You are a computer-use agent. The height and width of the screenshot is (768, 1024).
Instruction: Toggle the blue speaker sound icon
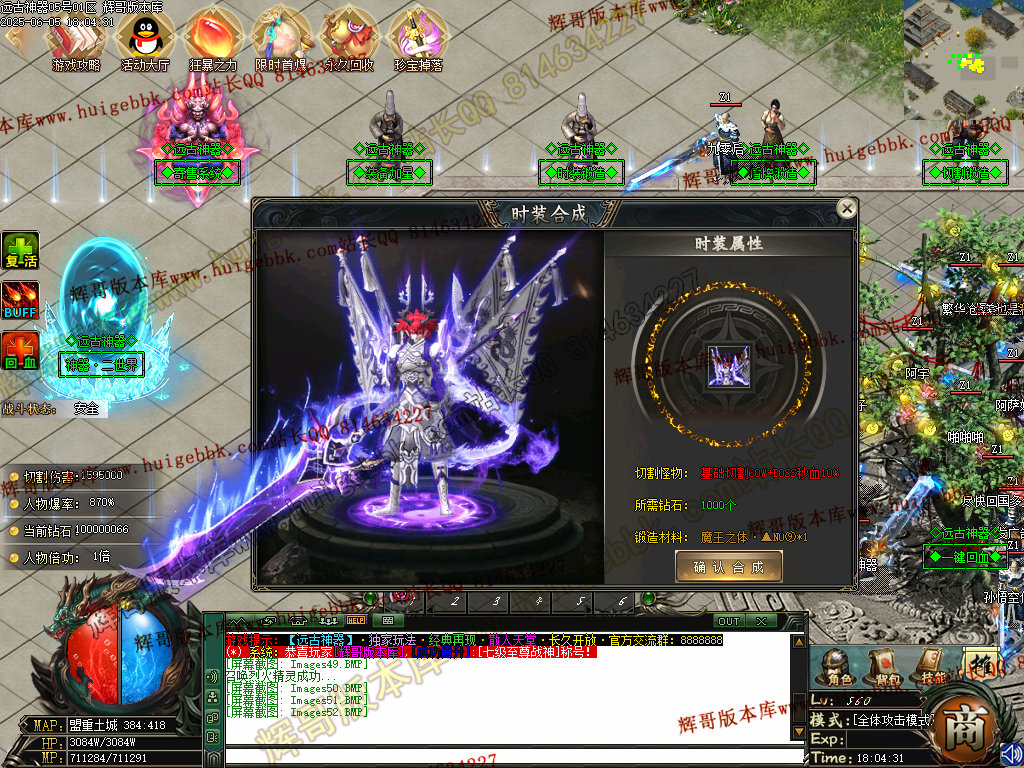click(1011, 753)
